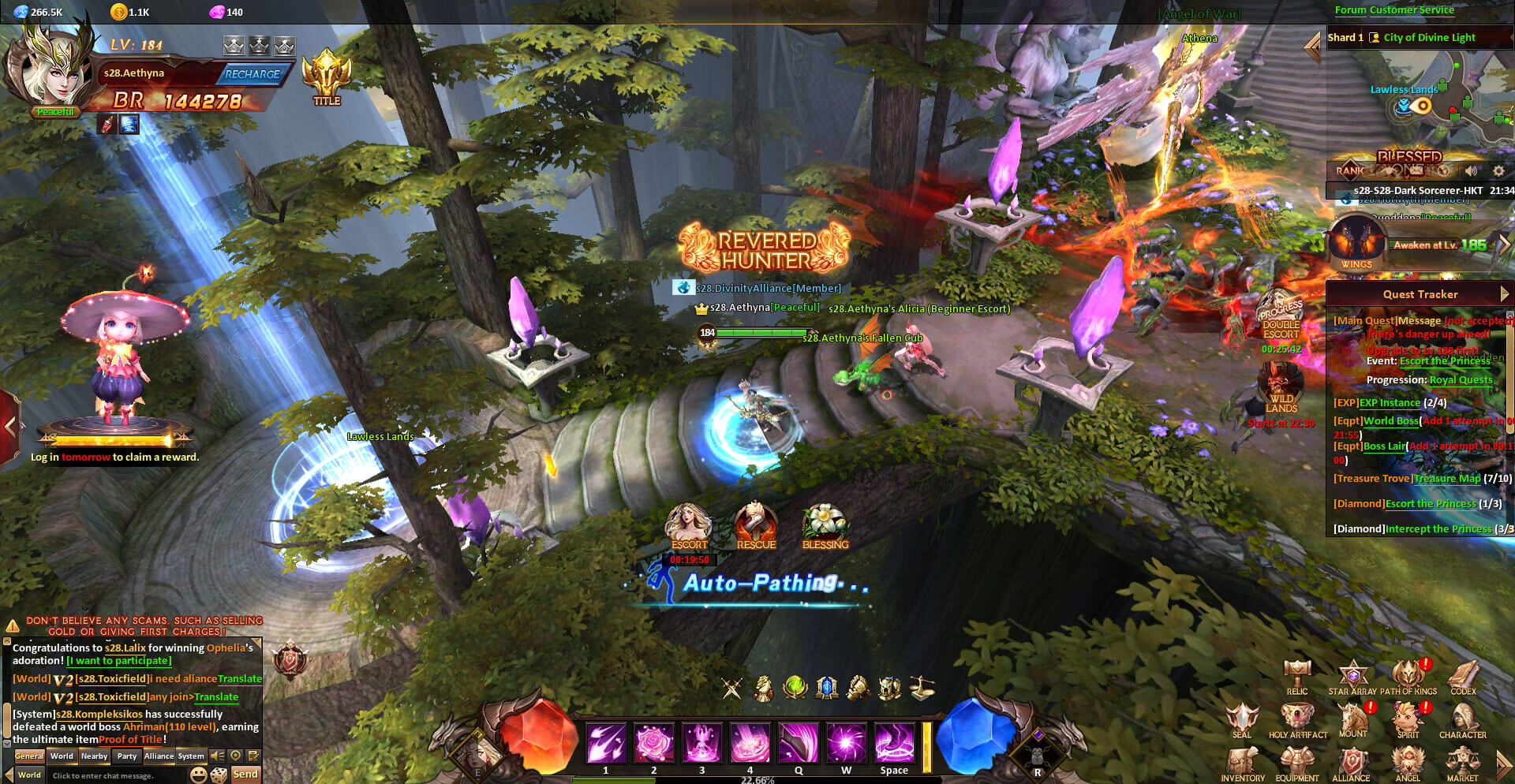Screen dimensions: 1515x784
Task: Show the Alliance panel
Action: [x=1352, y=763]
